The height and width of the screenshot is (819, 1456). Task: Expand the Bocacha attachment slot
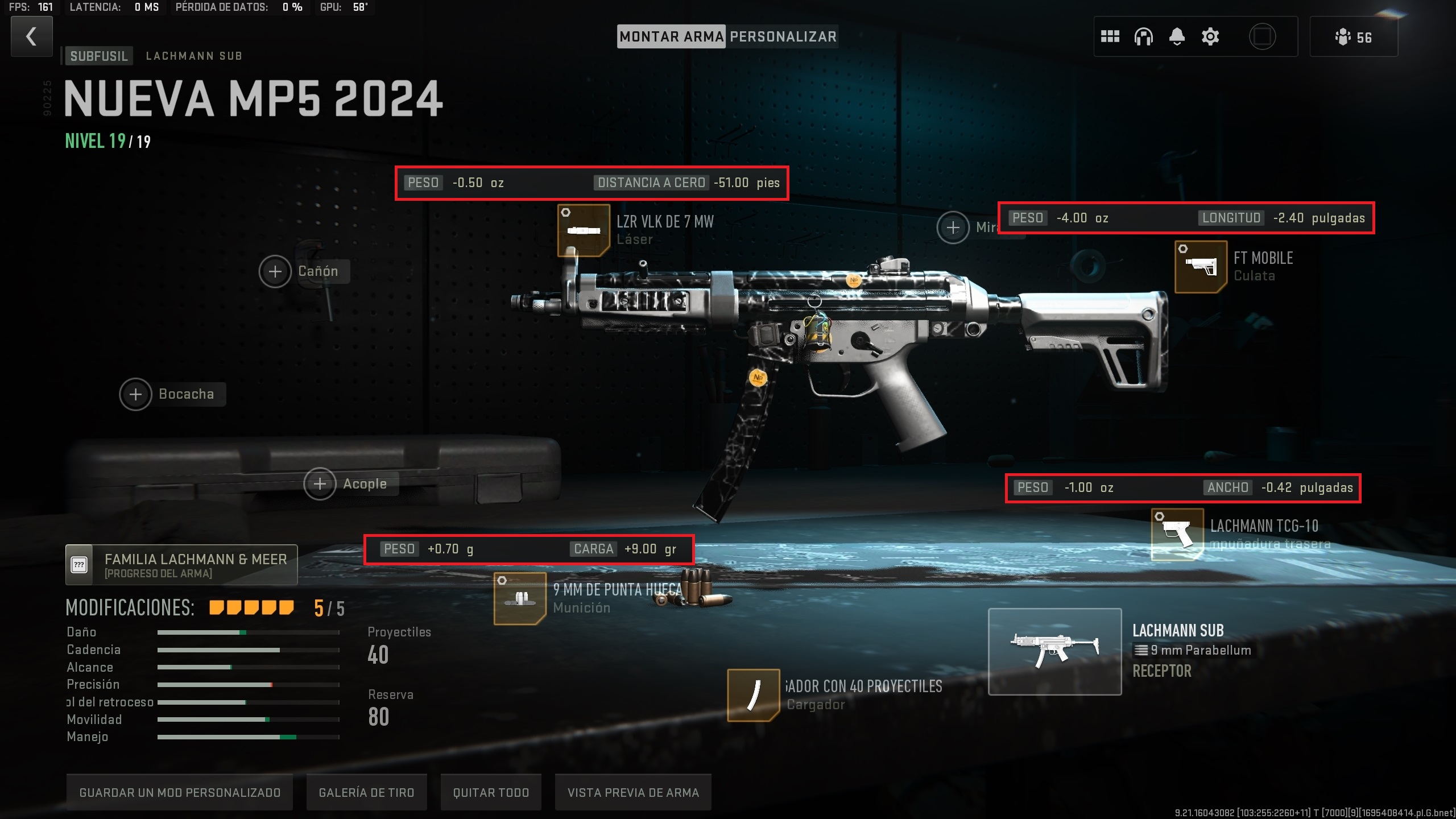pyautogui.click(x=135, y=394)
